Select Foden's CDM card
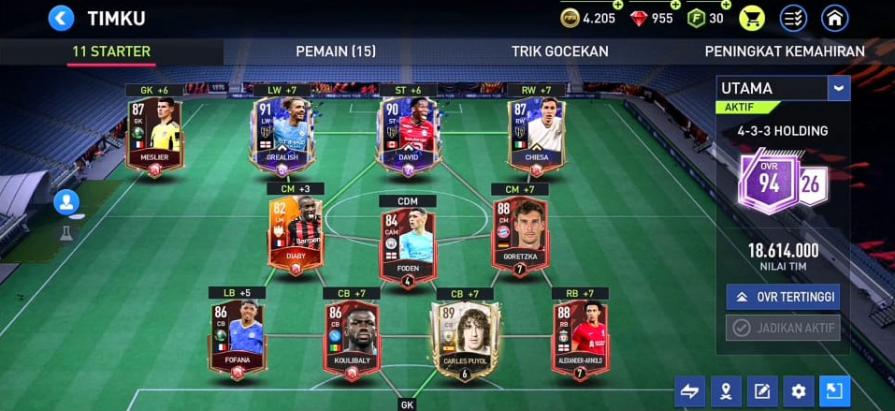895x411 pixels. point(408,235)
